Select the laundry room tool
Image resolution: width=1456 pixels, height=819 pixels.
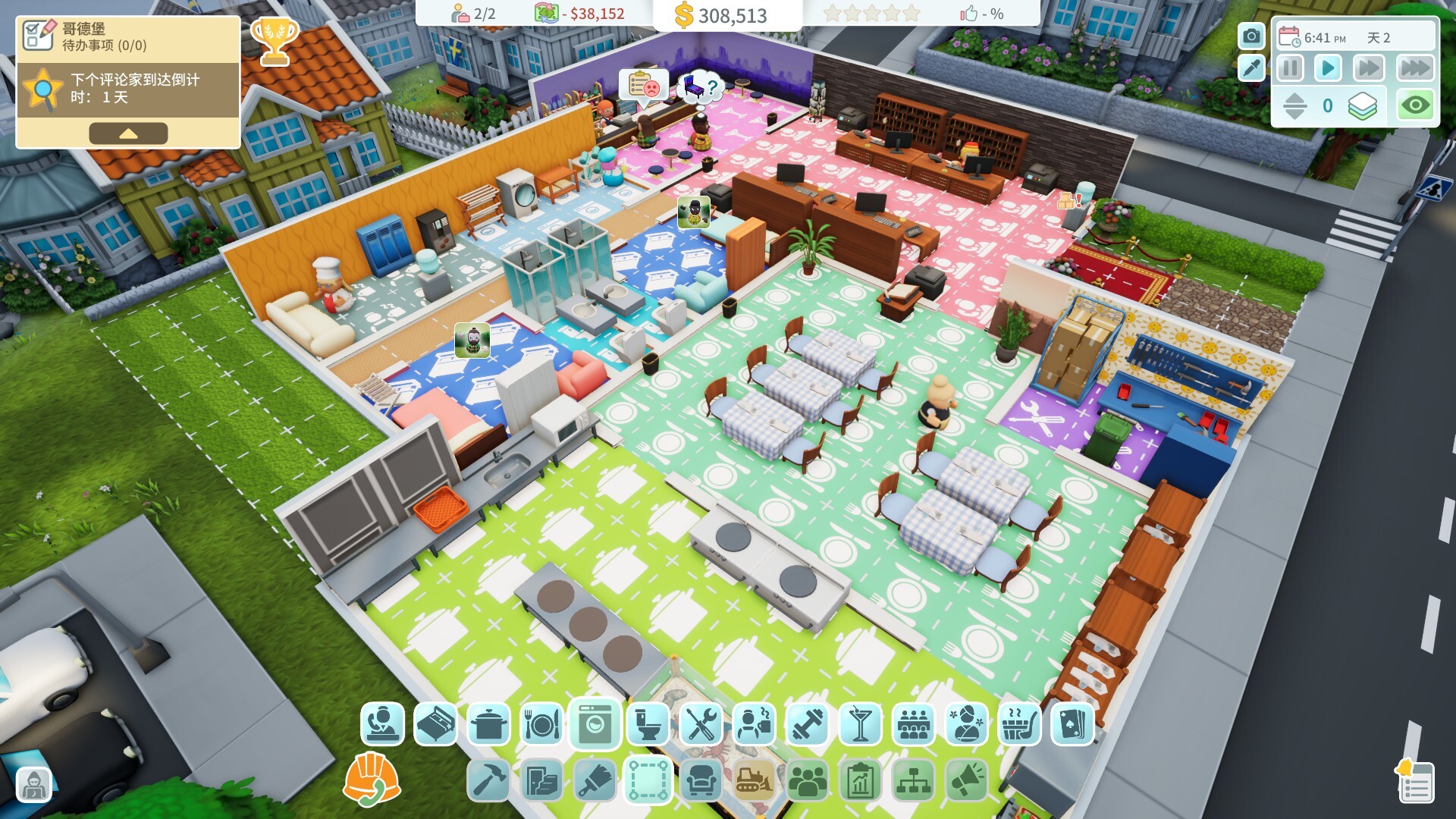click(x=594, y=724)
